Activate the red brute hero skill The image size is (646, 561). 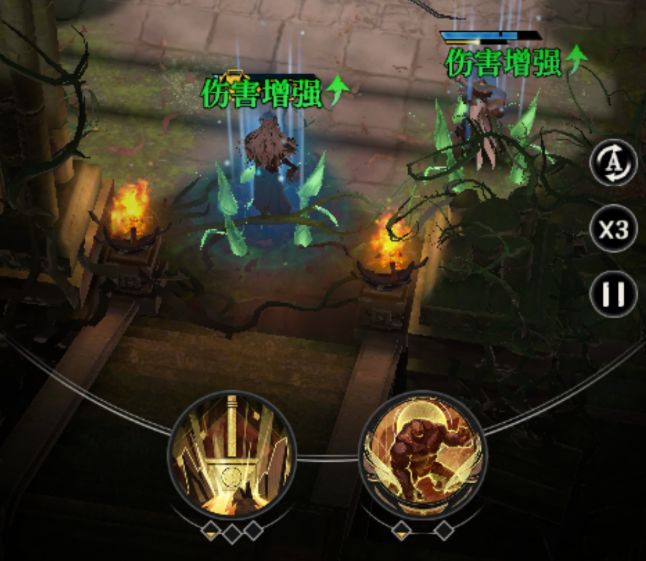(421, 453)
